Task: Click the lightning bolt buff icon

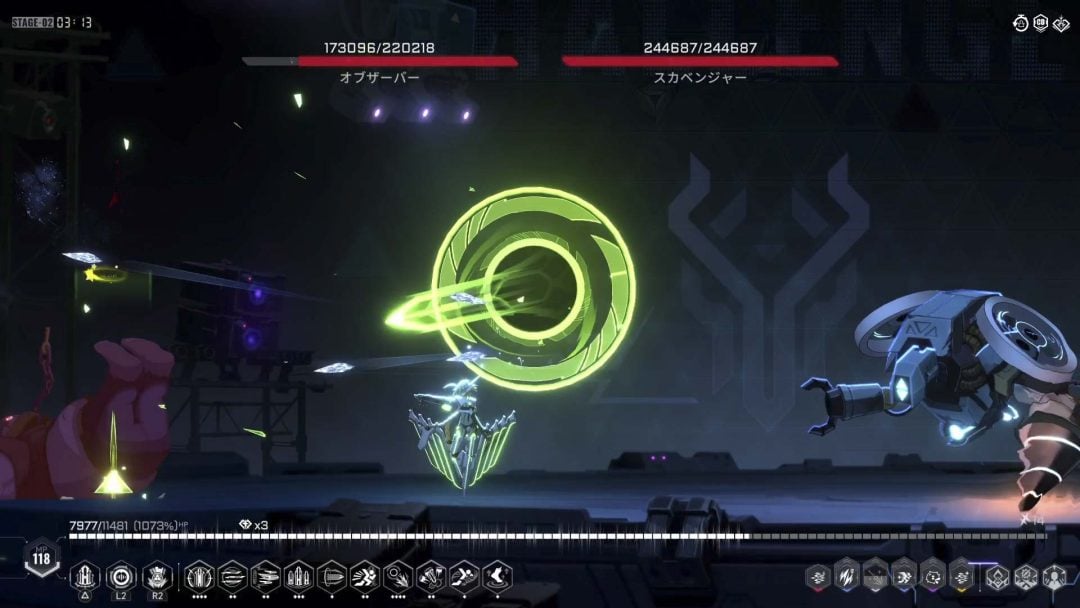Action: tap(846, 575)
